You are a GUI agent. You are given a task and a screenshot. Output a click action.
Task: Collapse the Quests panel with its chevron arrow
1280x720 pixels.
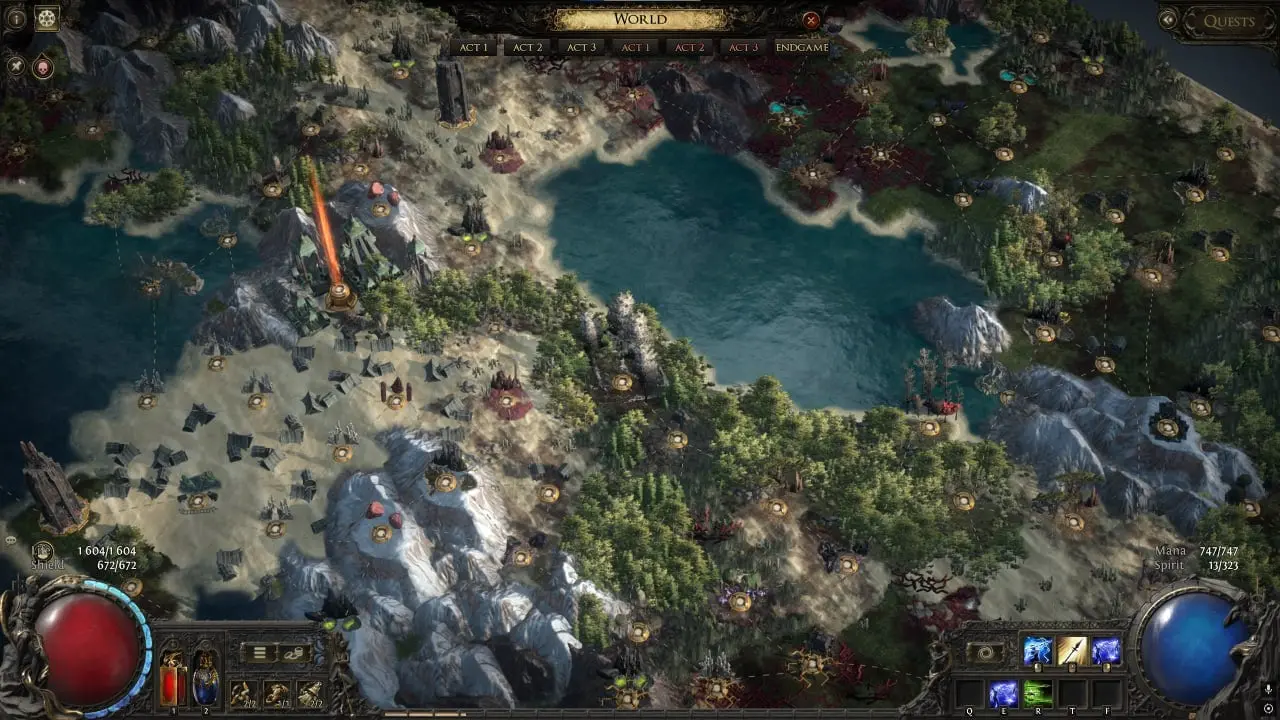click(1168, 20)
